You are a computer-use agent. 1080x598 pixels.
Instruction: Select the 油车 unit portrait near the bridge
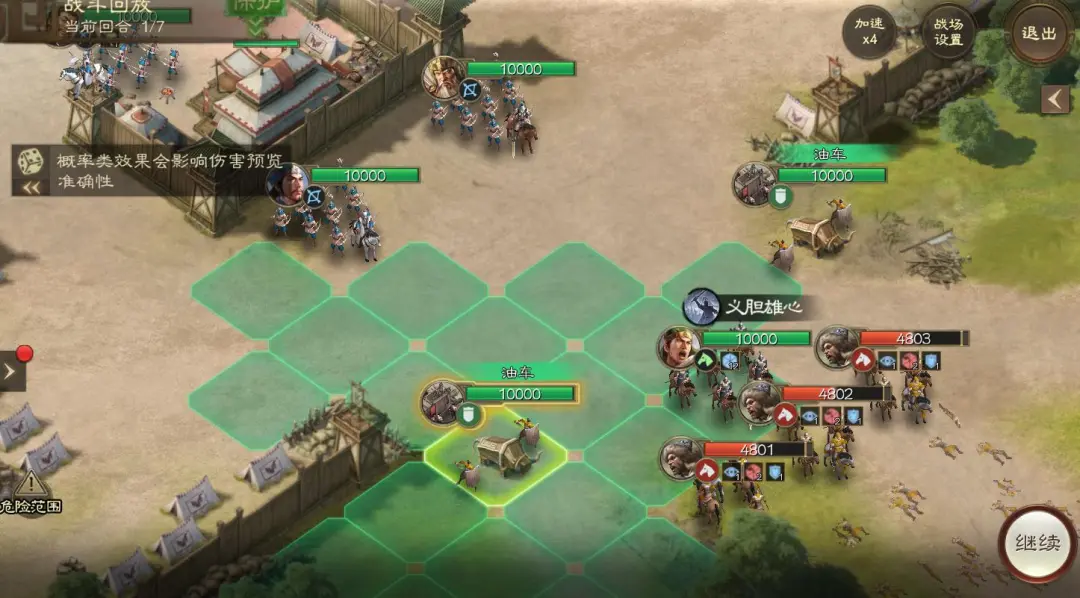754,184
